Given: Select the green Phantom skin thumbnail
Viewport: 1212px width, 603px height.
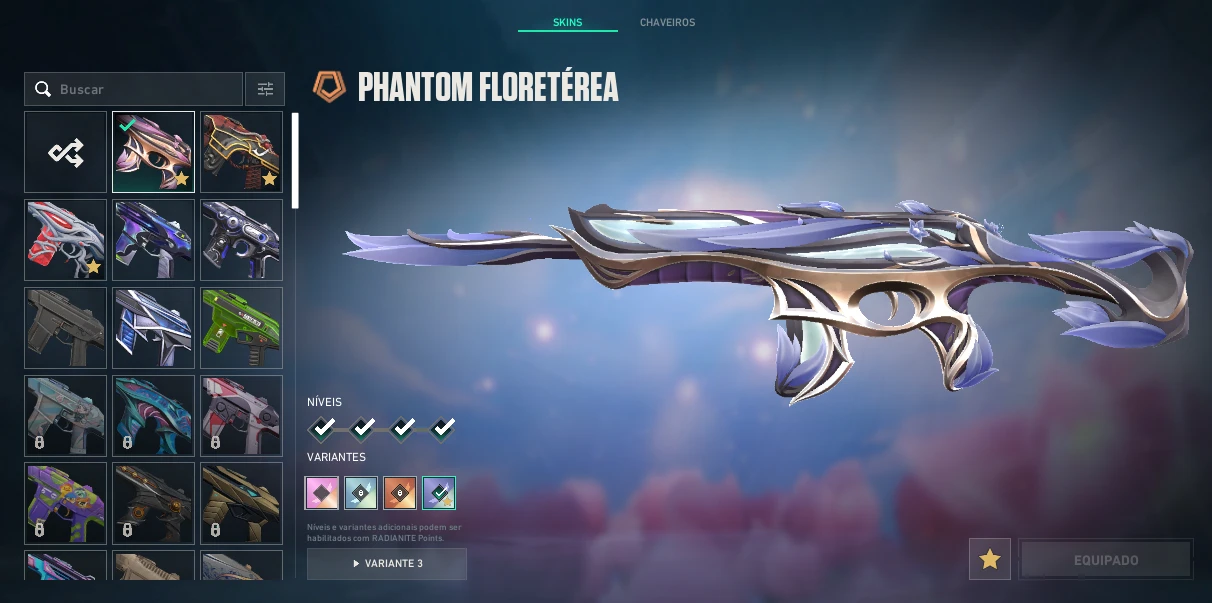Looking at the screenshot, I should 241,328.
